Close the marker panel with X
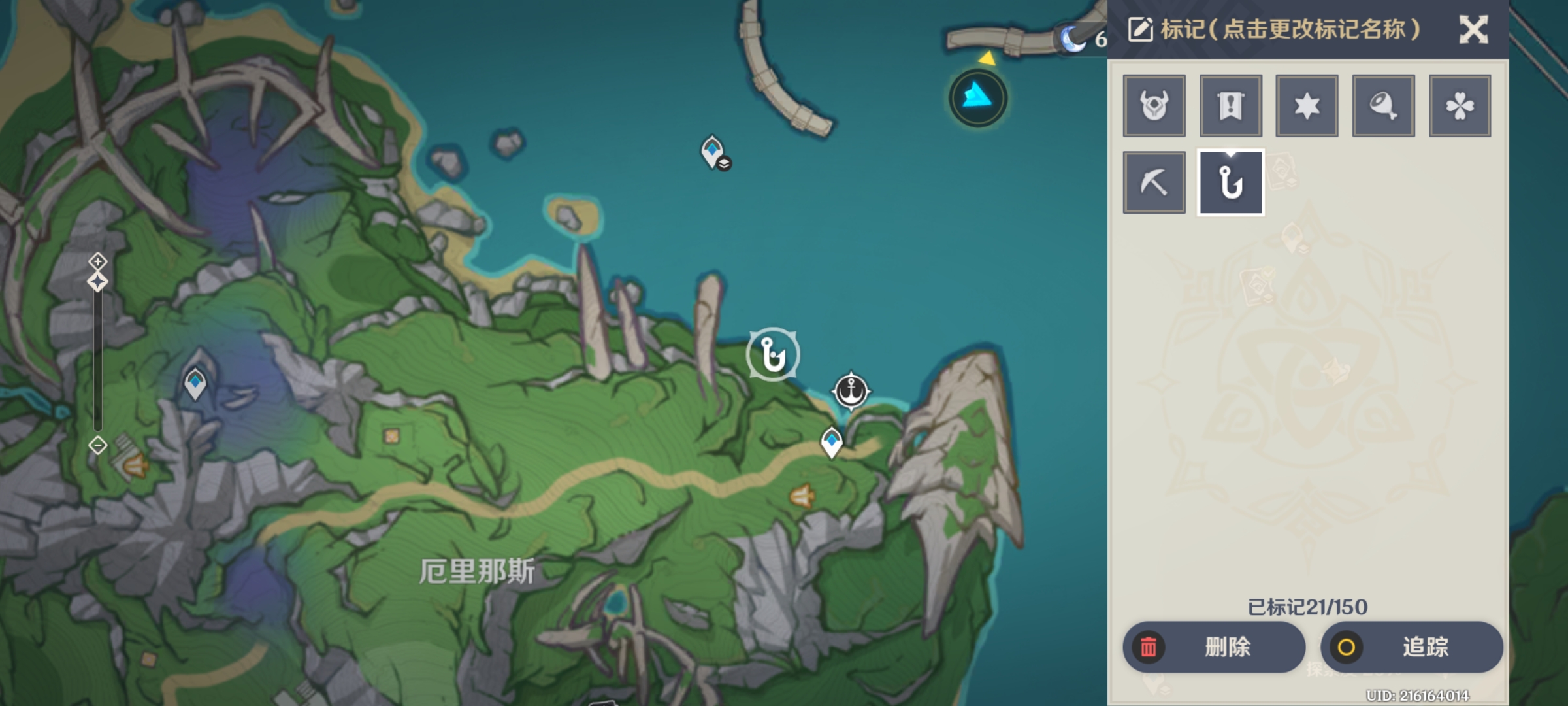 click(1473, 30)
